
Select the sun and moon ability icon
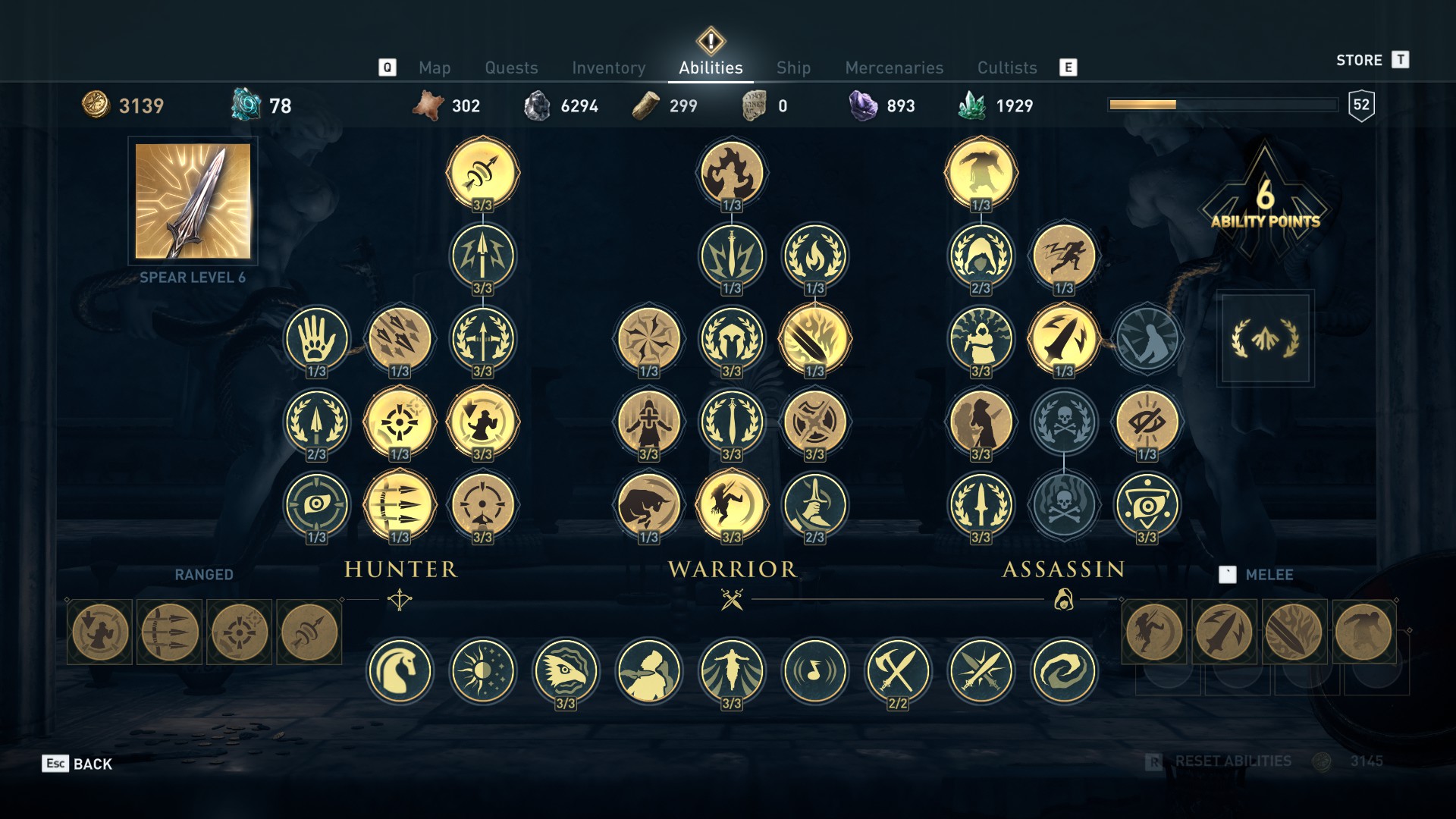[x=482, y=671]
